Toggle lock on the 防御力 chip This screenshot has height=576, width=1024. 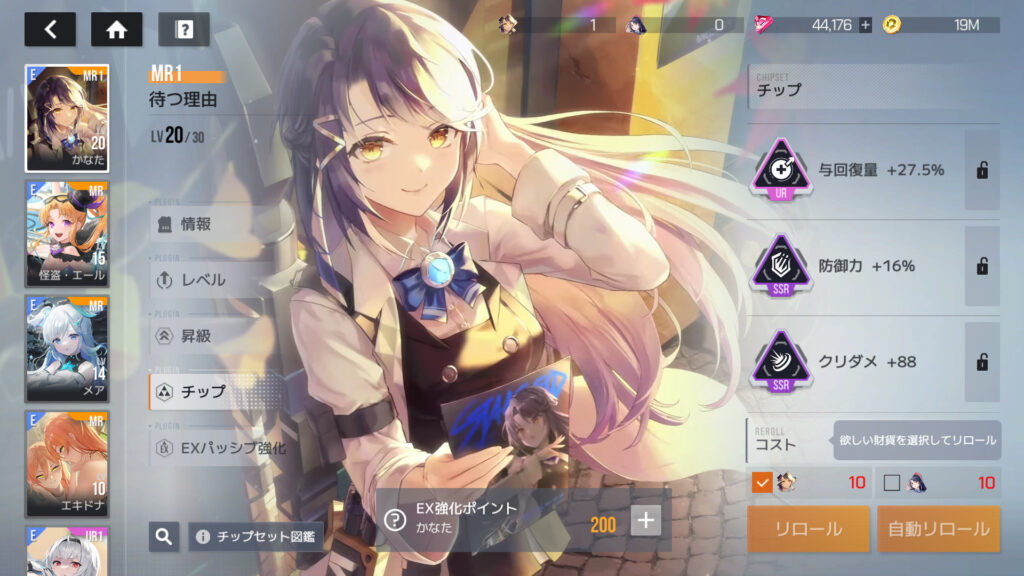click(982, 266)
